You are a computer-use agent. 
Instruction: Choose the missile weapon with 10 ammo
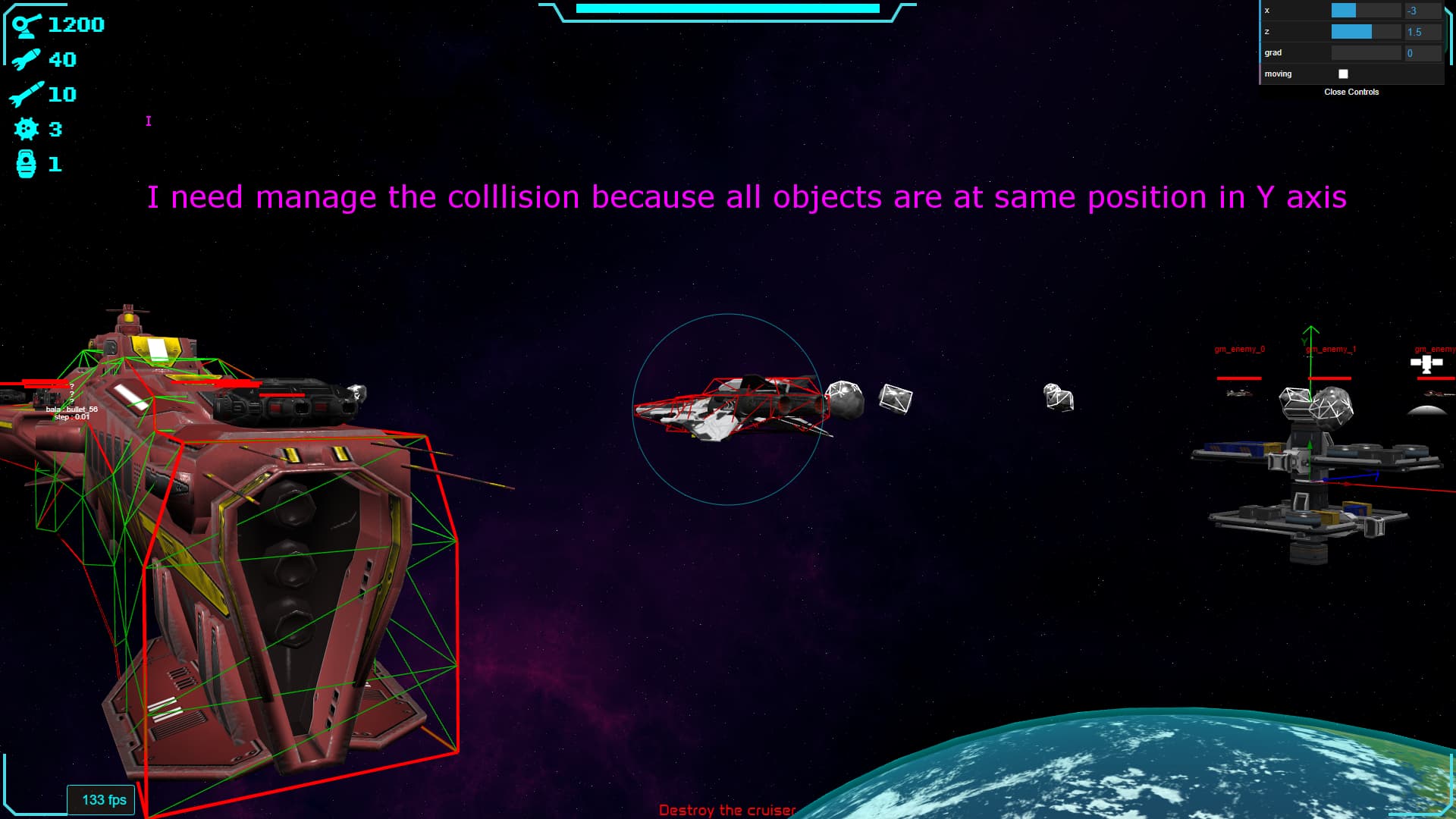coord(27,94)
